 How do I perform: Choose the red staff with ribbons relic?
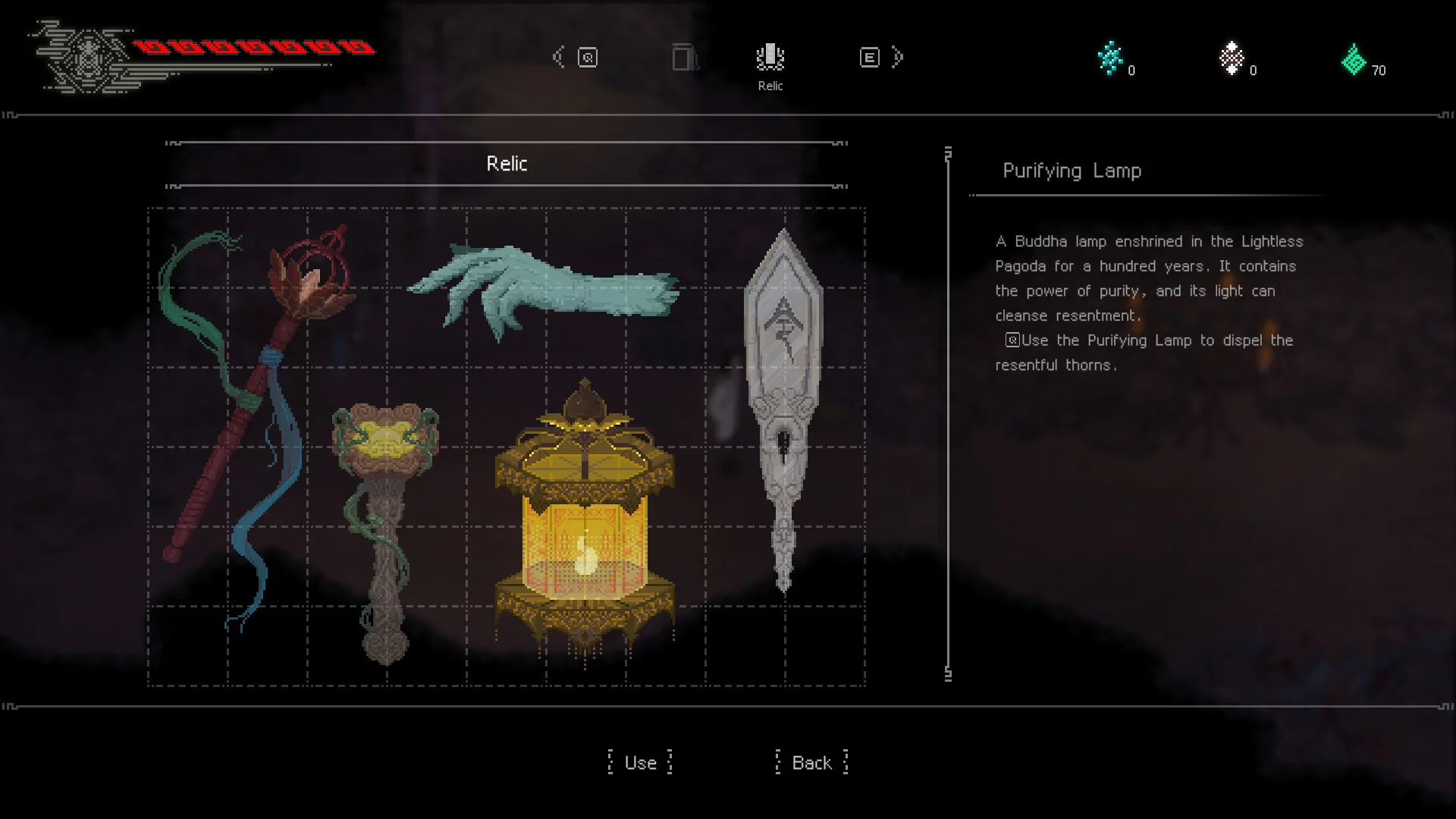pos(250,394)
